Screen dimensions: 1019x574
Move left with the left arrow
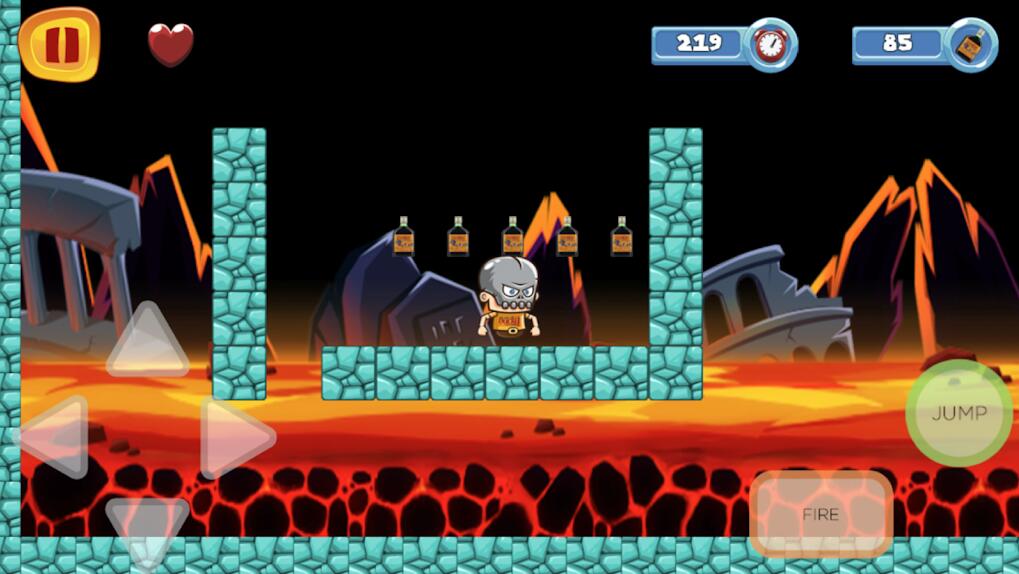(55, 436)
